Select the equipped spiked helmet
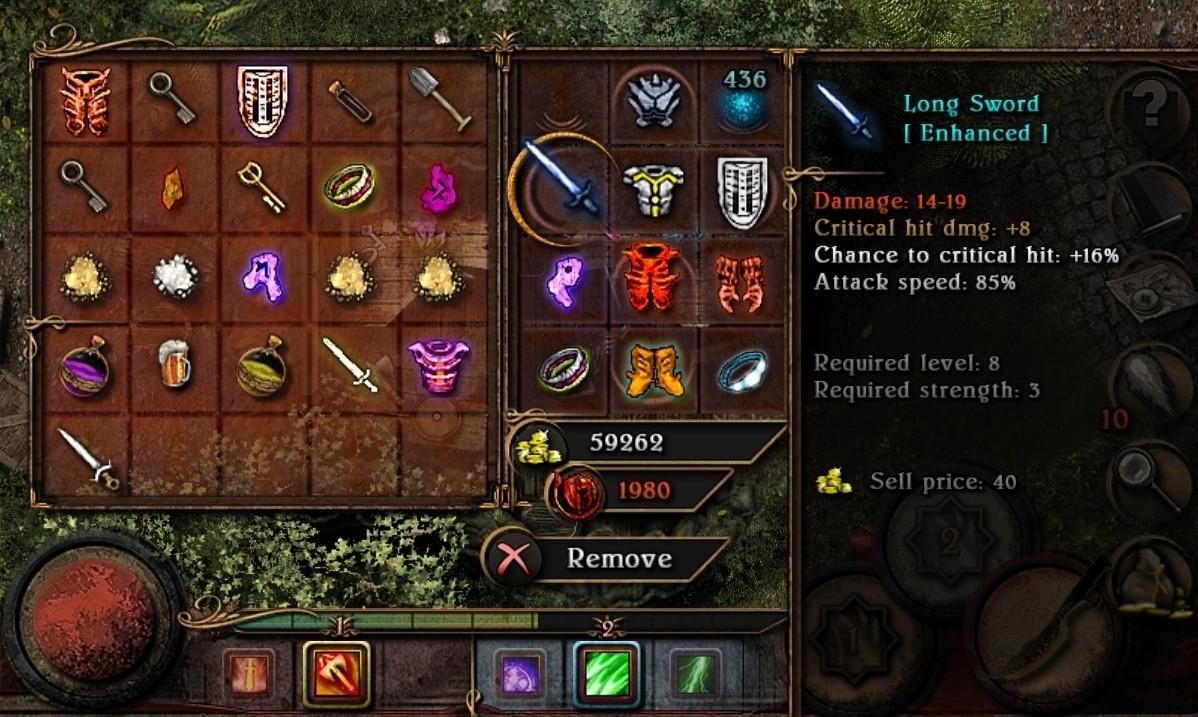Viewport: 1198px width, 717px height. 654,98
